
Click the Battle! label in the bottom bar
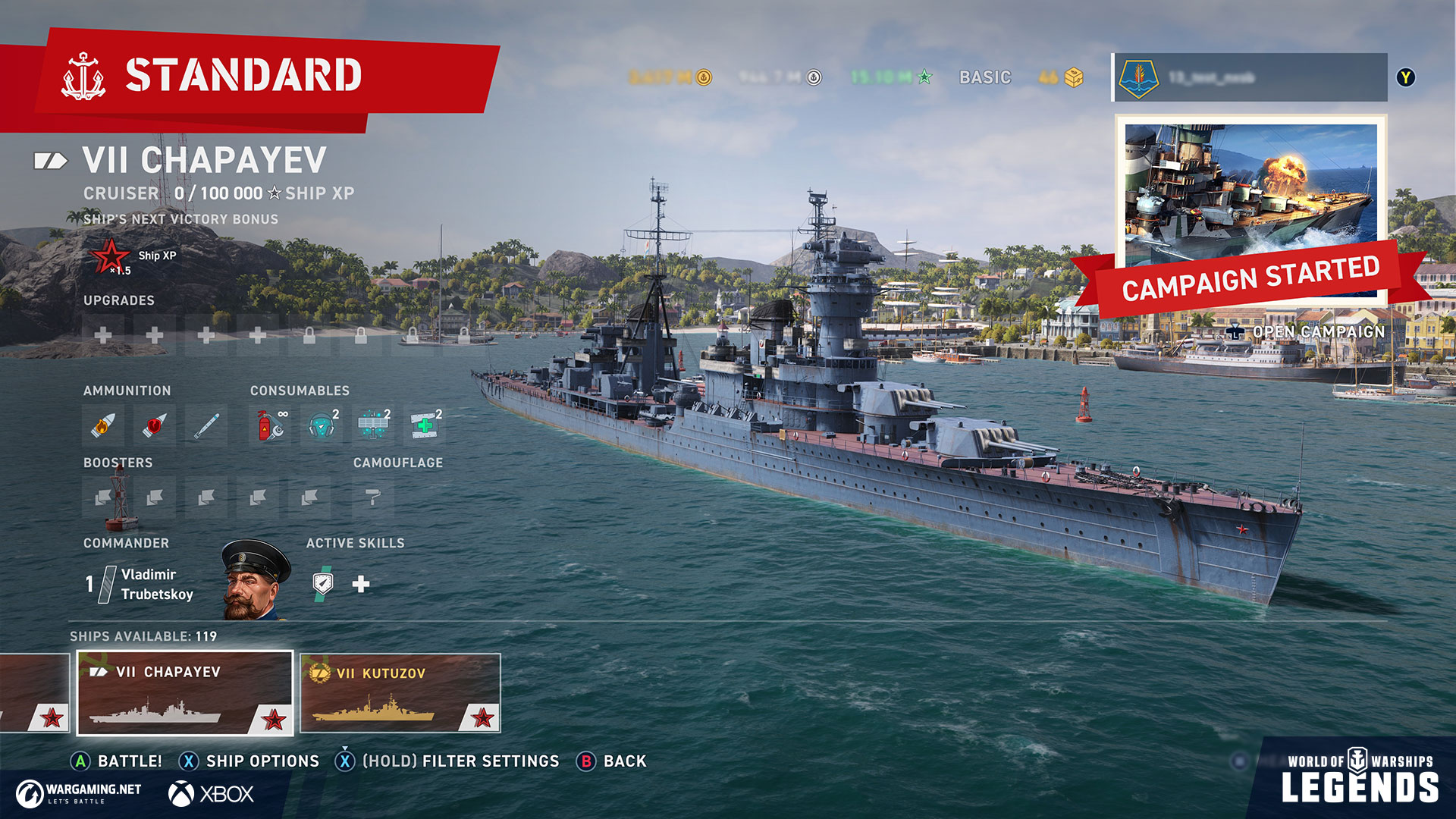click(x=129, y=761)
